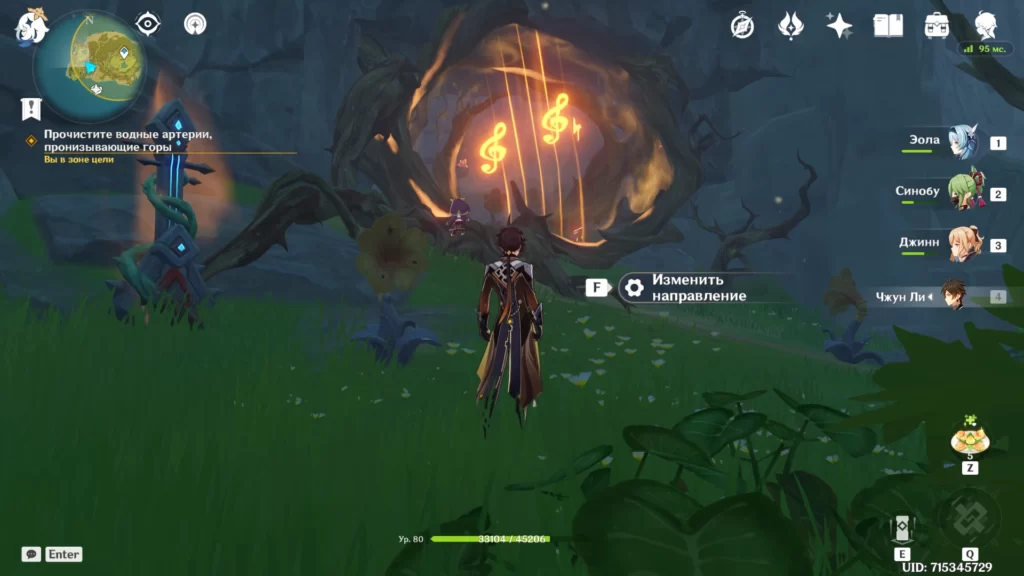Open the backpack inventory icon
This screenshot has width=1024, height=576.
[x=937, y=26]
